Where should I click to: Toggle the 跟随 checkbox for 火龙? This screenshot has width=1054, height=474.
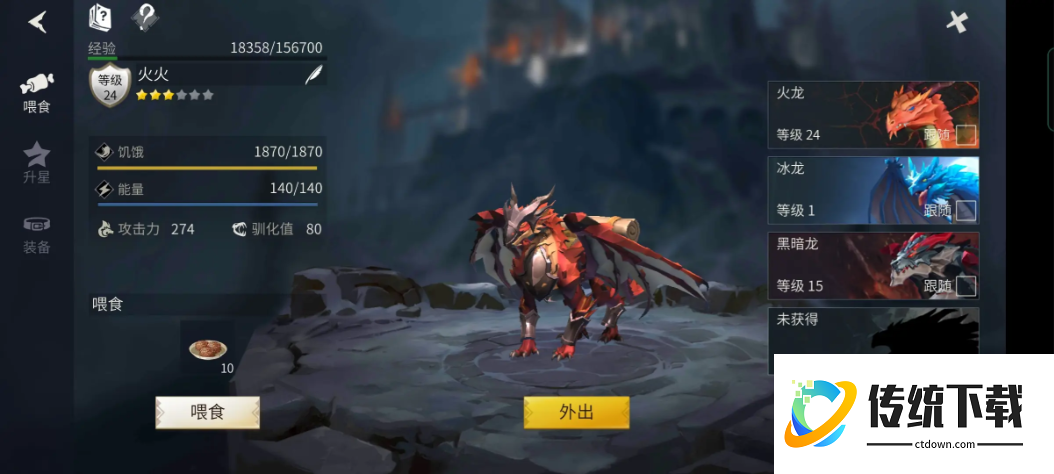coord(965,135)
